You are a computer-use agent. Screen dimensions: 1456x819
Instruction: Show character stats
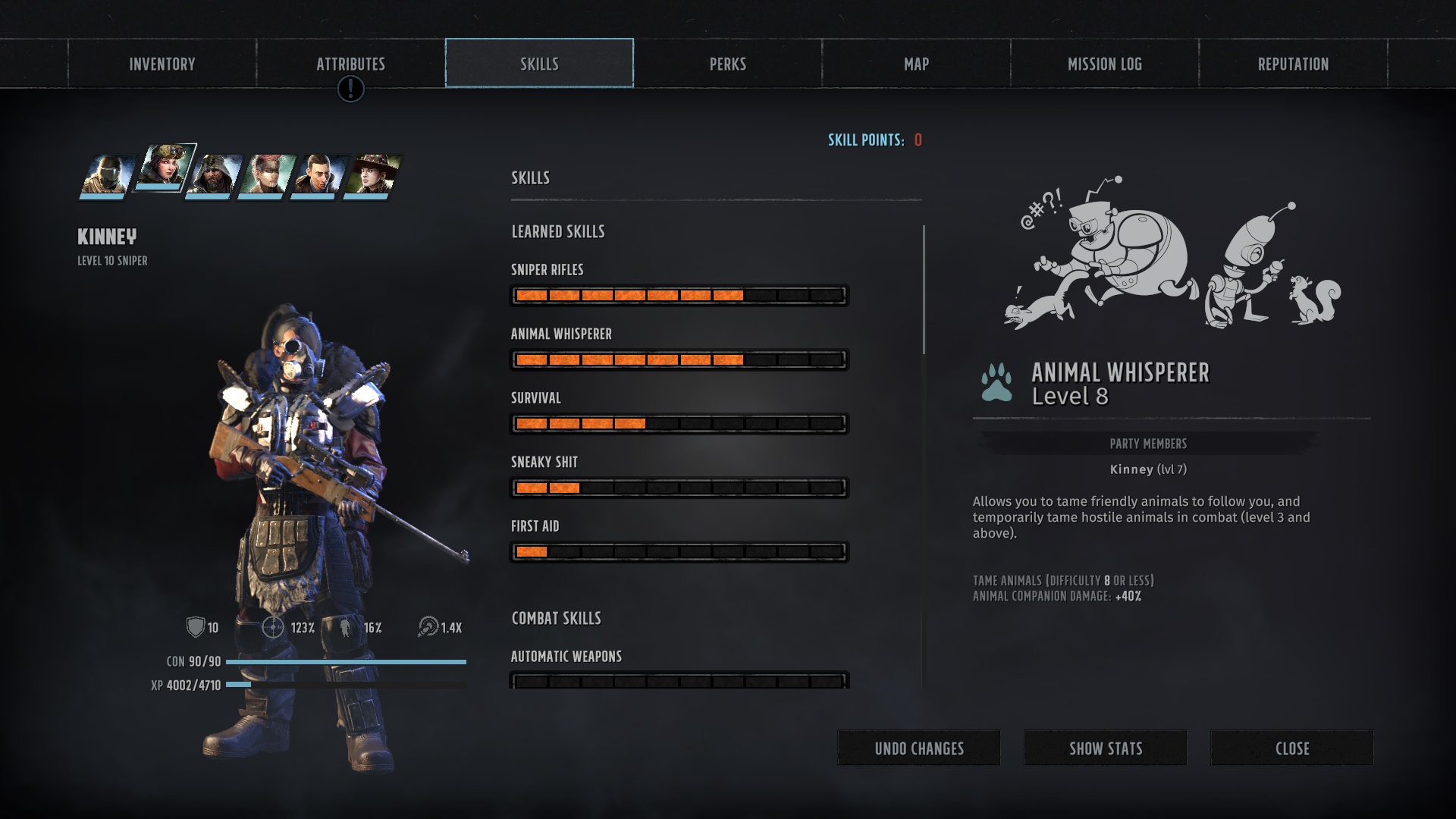tap(1106, 748)
